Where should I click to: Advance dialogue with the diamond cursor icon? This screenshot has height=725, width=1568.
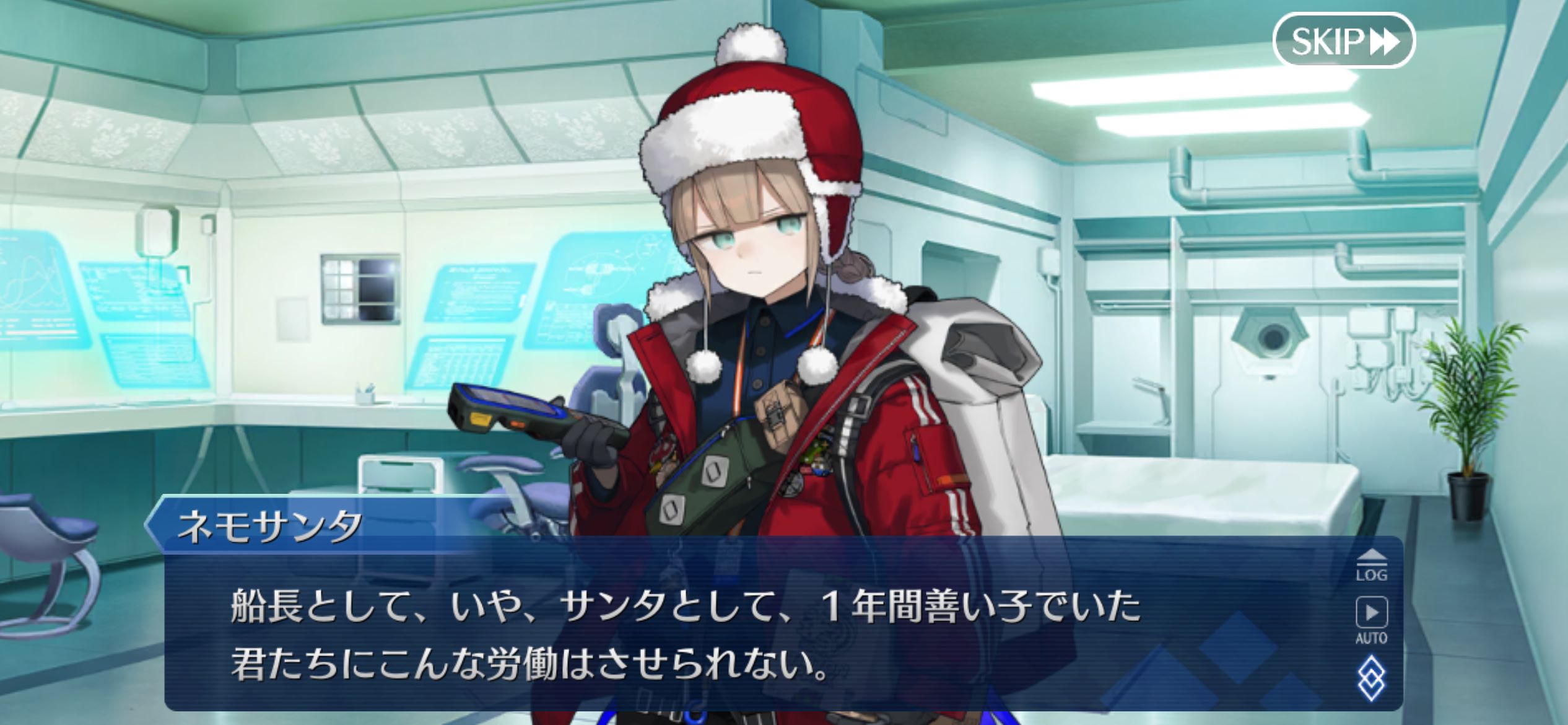click(x=1371, y=678)
